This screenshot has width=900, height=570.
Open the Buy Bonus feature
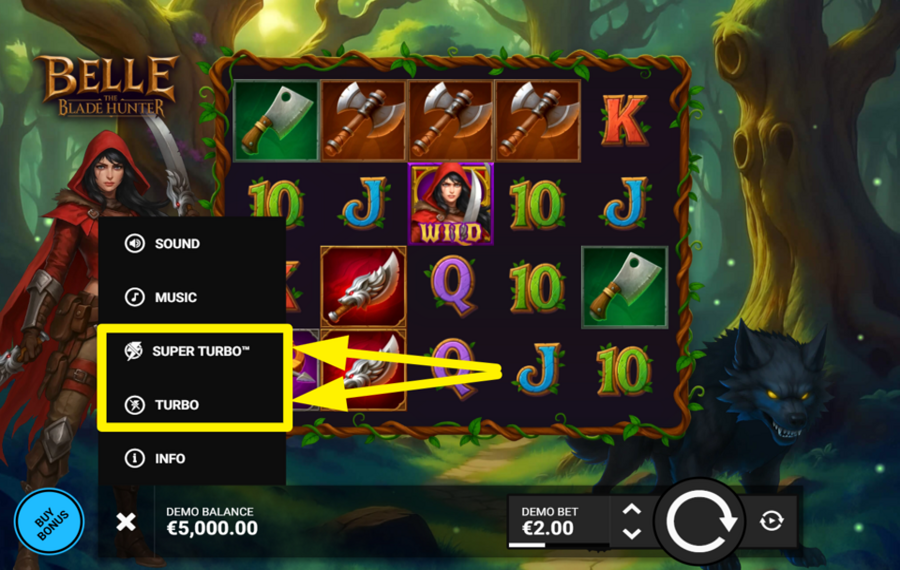coord(49,522)
